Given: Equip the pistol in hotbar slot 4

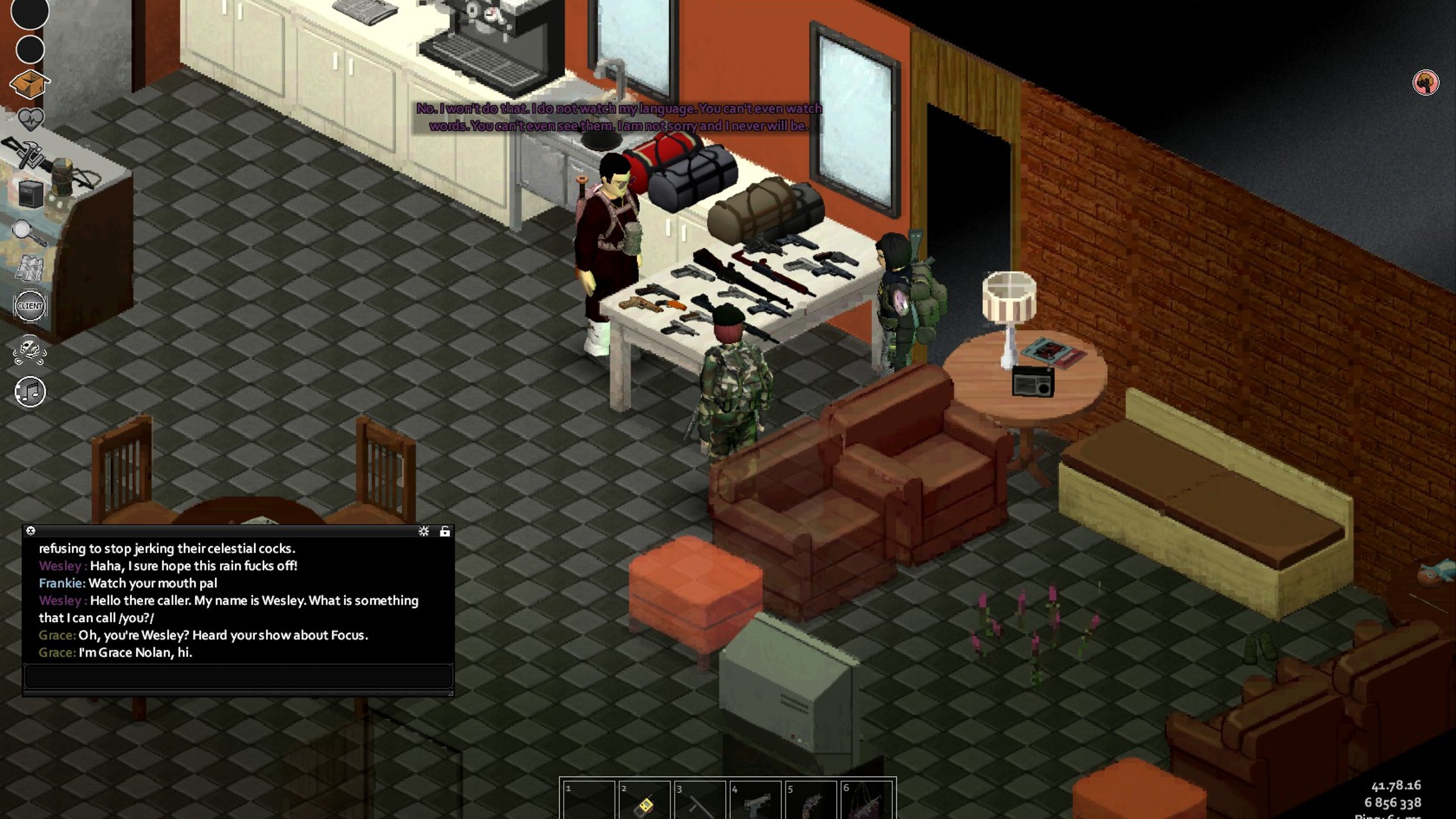Looking at the screenshot, I should tap(754, 802).
